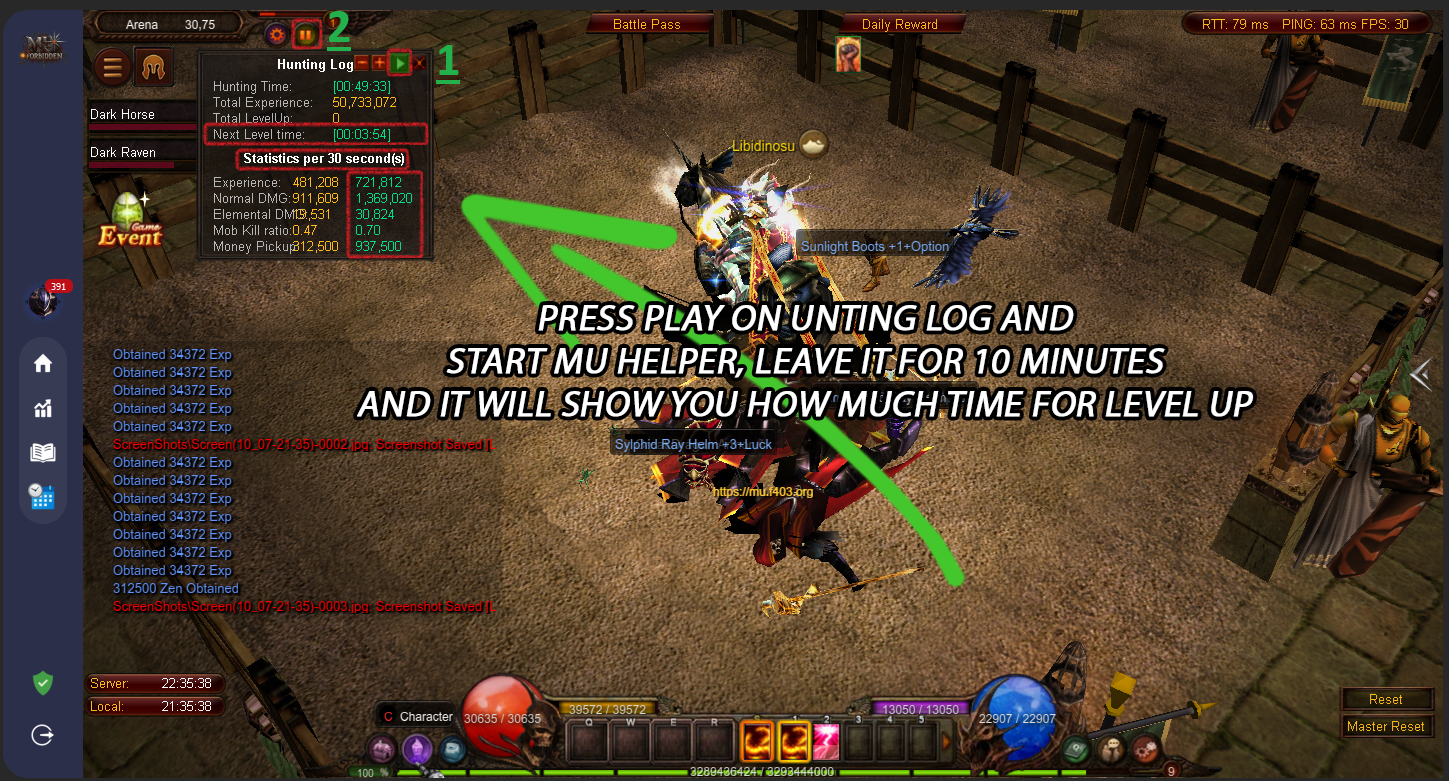This screenshot has width=1449, height=781.
Task: Open the three-line main menu button
Action: pos(113,68)
